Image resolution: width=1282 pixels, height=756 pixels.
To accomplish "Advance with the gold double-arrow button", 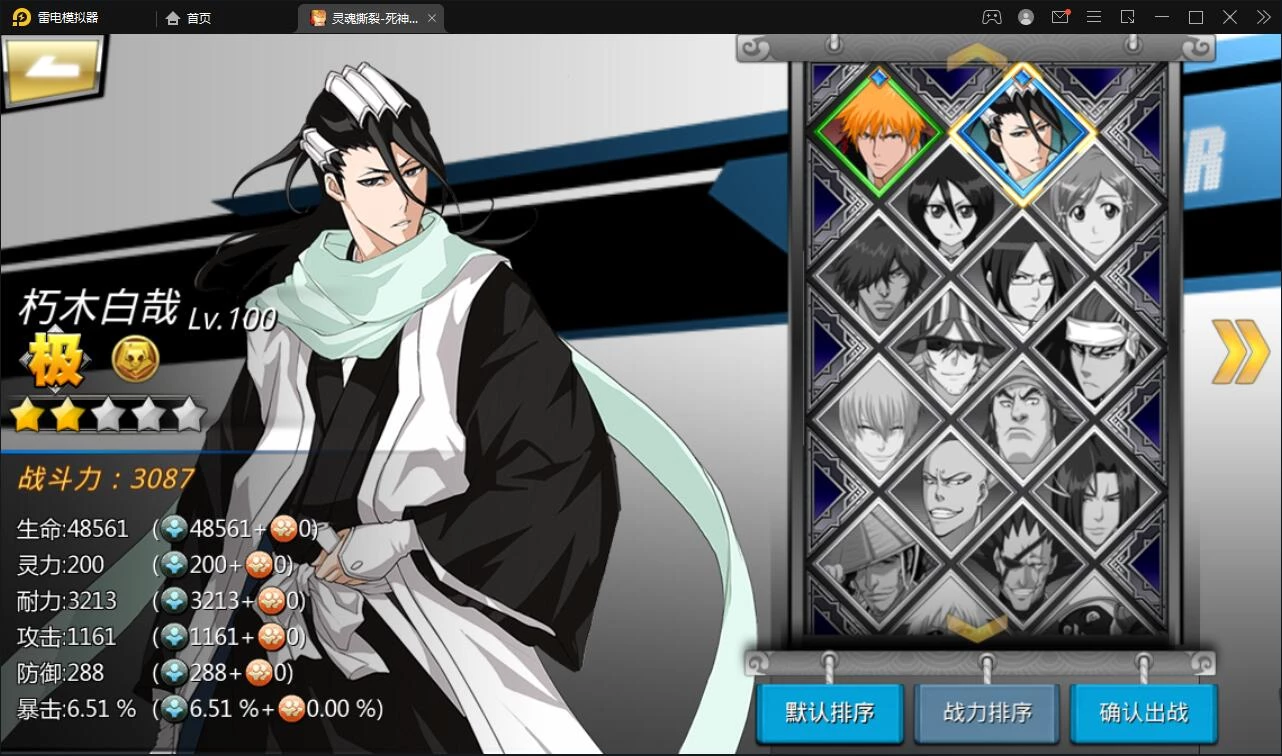I will click(x=1240, y=352).
